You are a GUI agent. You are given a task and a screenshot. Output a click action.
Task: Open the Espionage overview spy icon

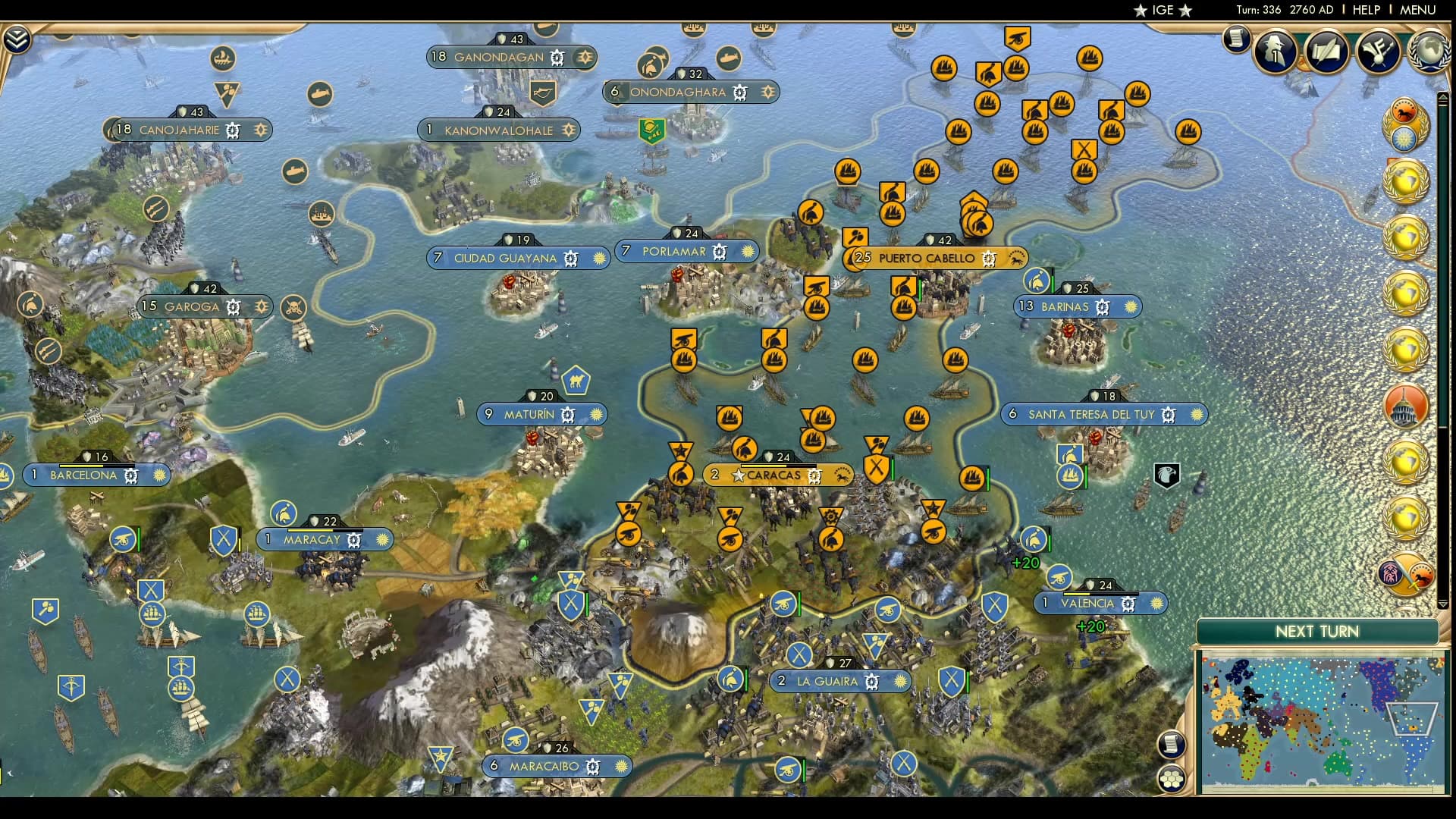click(1276, 52)
